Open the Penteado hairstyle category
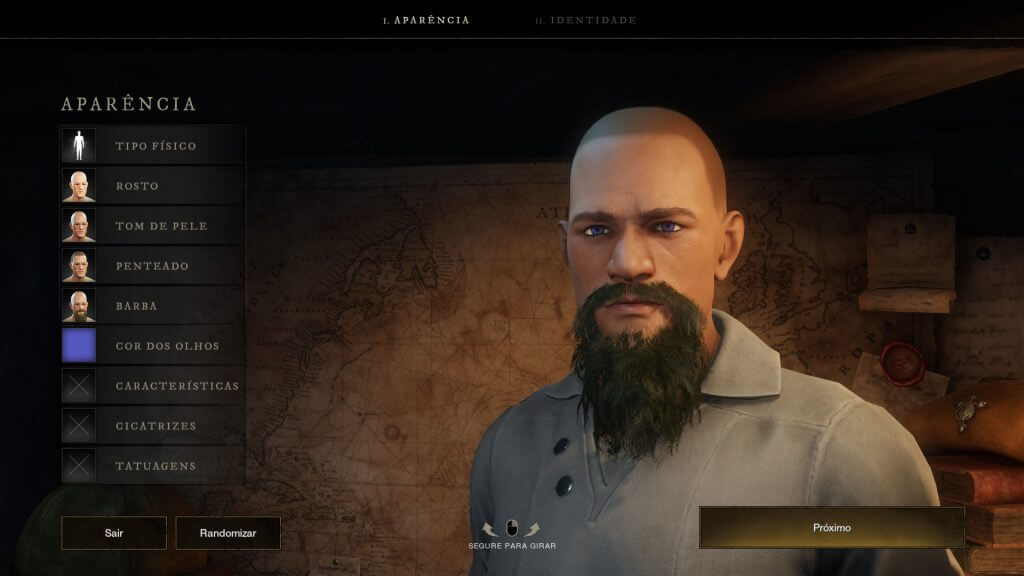1024x576 pixels. click(x=153, y=266)
